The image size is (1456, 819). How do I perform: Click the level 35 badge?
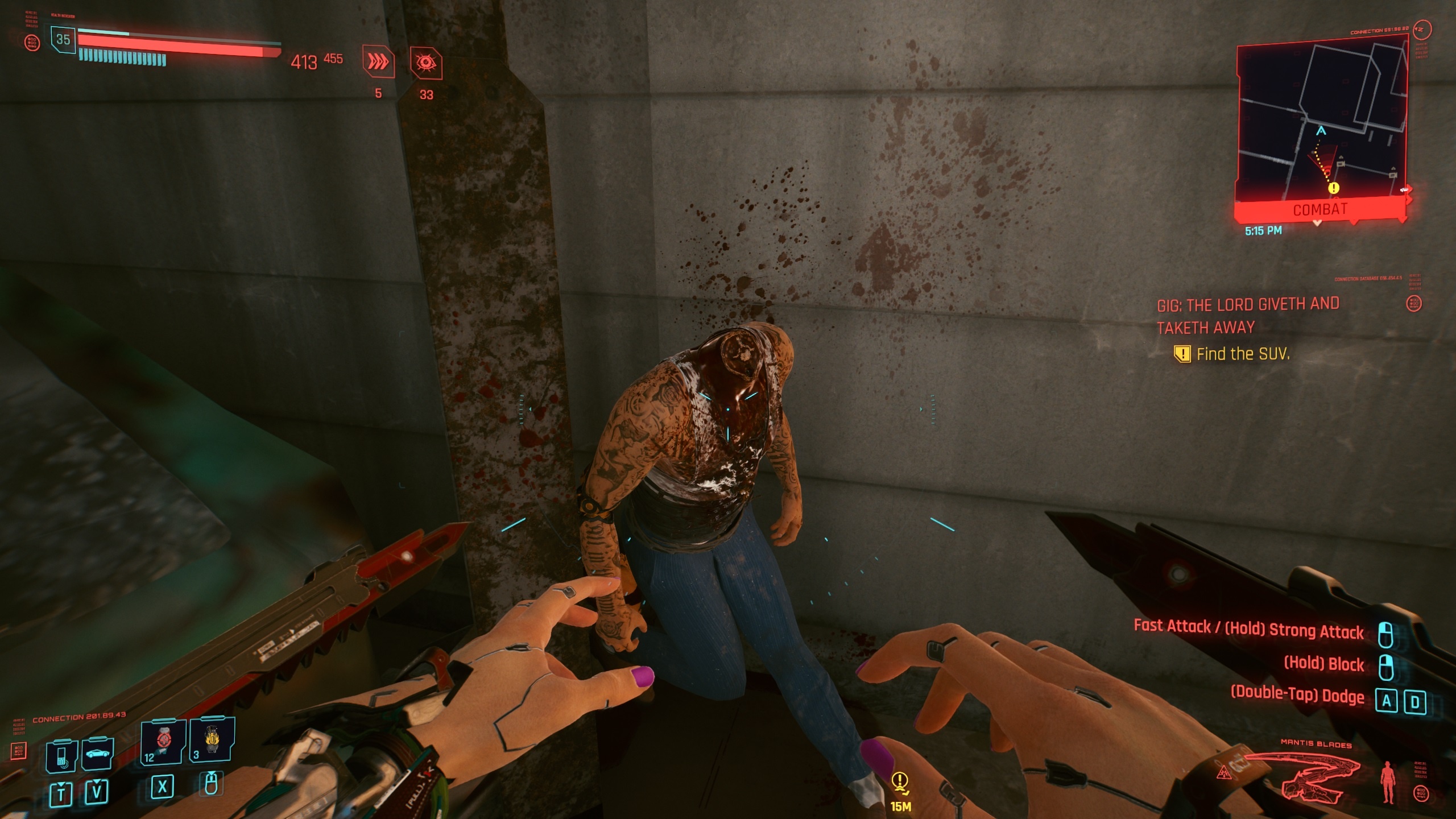point(63,40)
